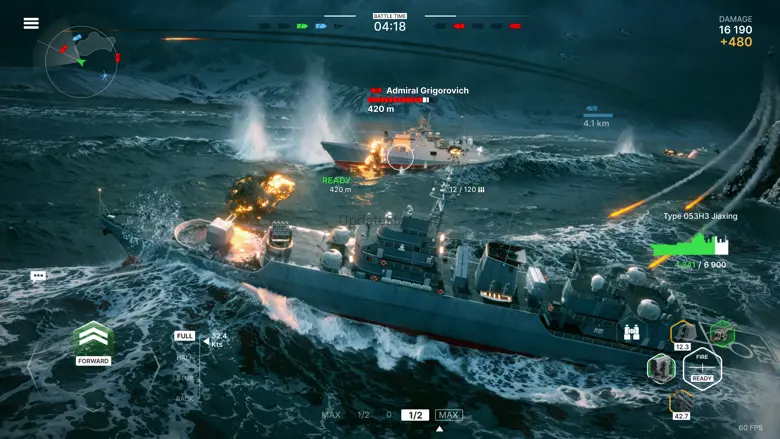
Task: Tap the green FORWARD chevron button
Action: [x=93, y=340]
